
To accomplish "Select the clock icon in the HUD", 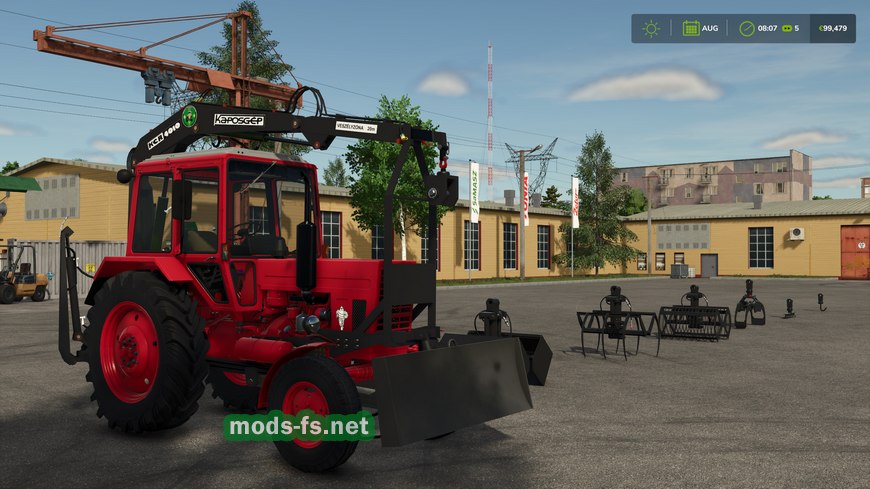I will [x=746, y=28].
